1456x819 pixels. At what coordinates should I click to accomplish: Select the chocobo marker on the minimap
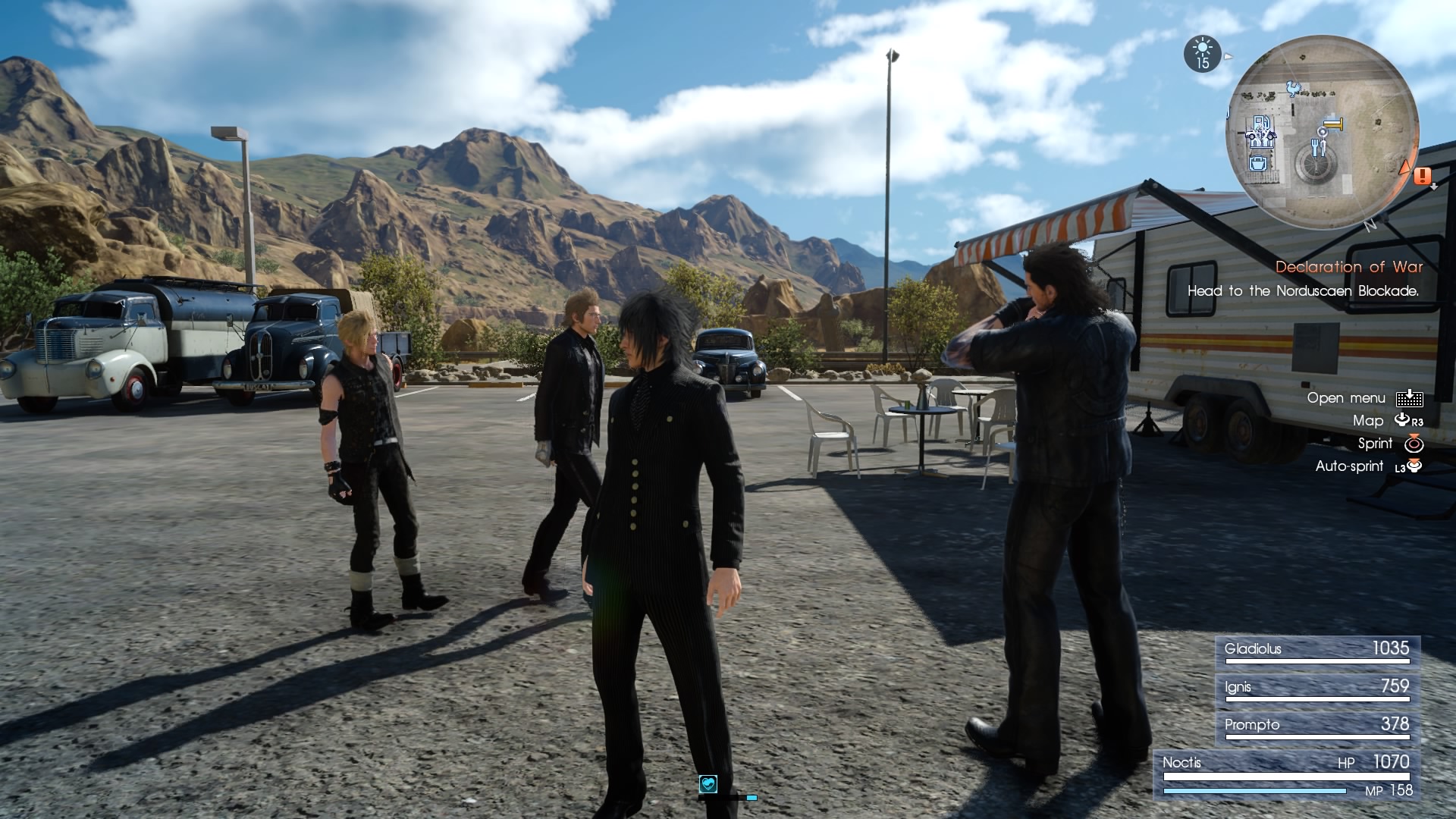point(1294,89)
